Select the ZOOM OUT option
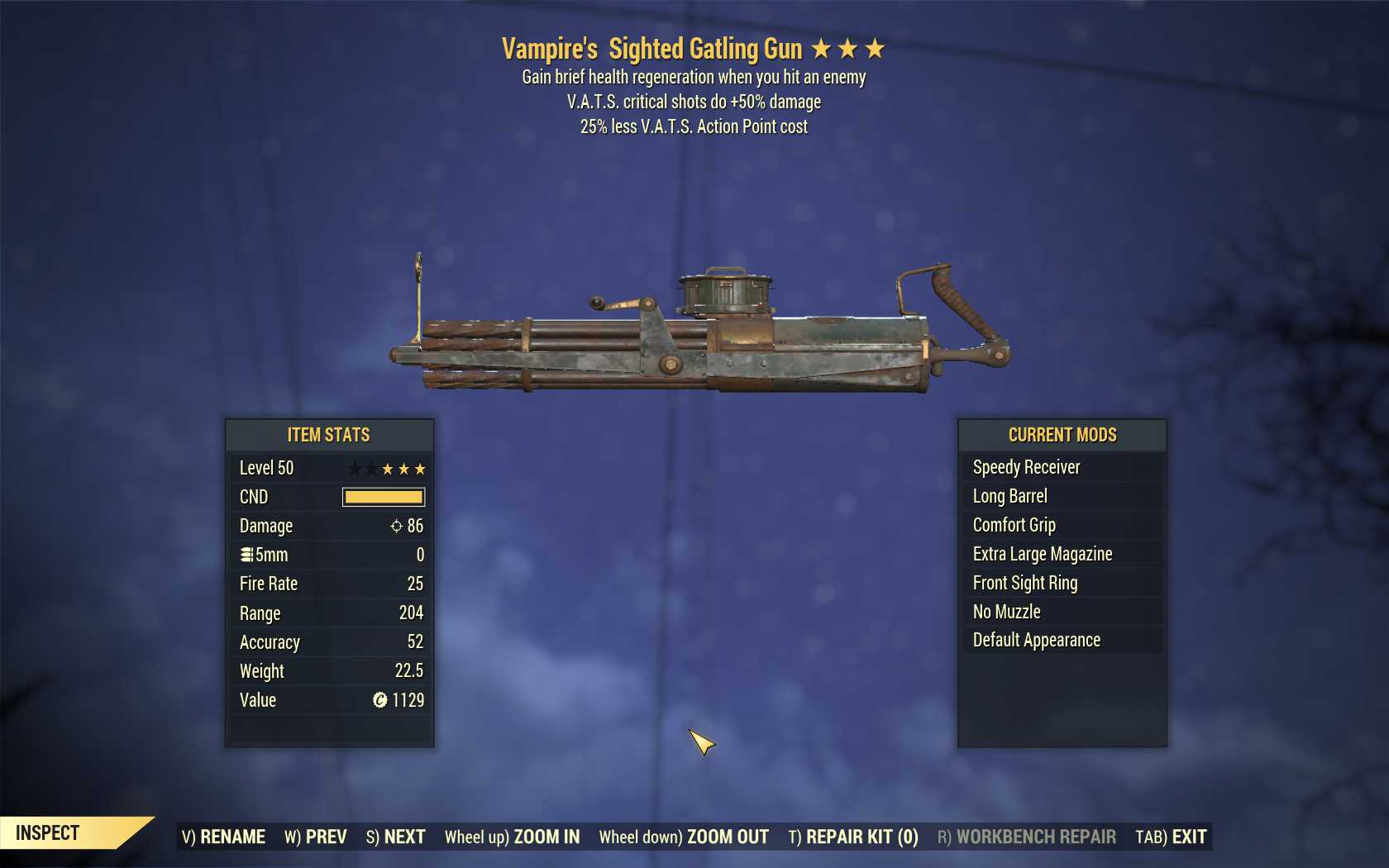This screenshot has height=868, width=1389. point(684,837)
